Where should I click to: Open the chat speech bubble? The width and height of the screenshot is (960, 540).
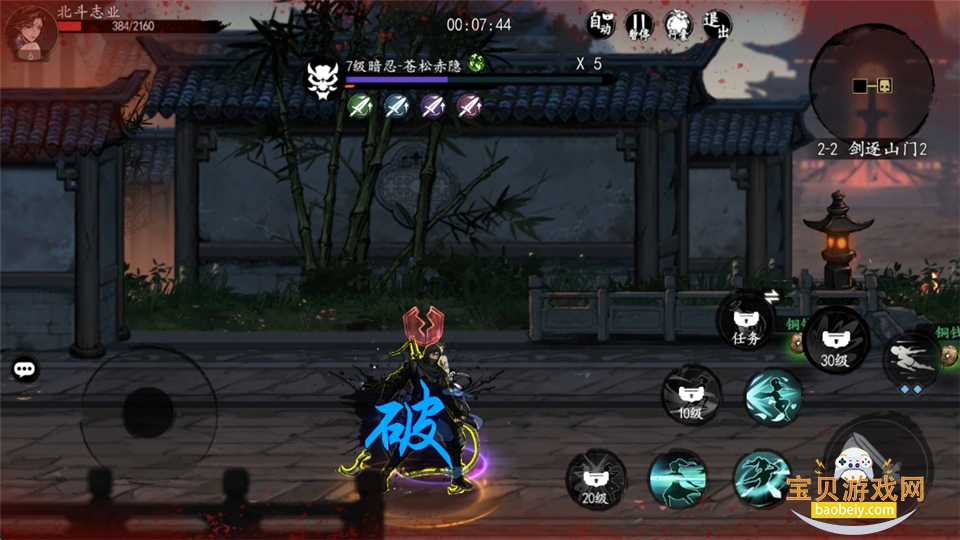(x=25, y=369)
